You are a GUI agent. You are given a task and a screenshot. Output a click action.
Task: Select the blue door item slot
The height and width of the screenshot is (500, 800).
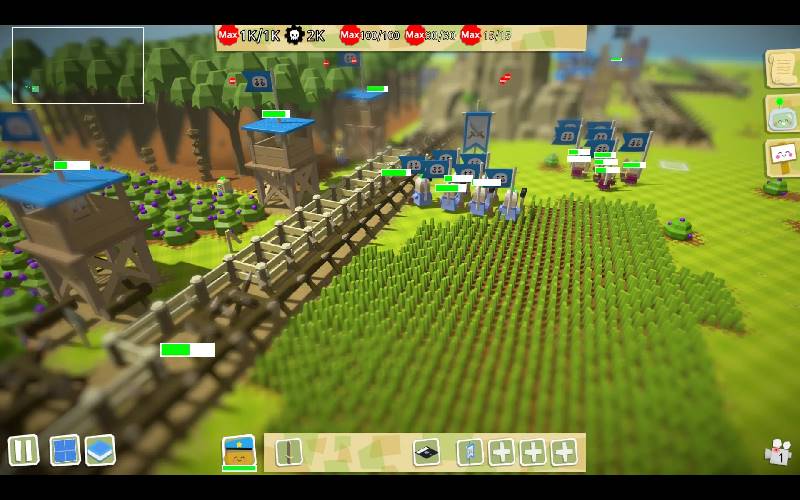(x=469, y=452)
